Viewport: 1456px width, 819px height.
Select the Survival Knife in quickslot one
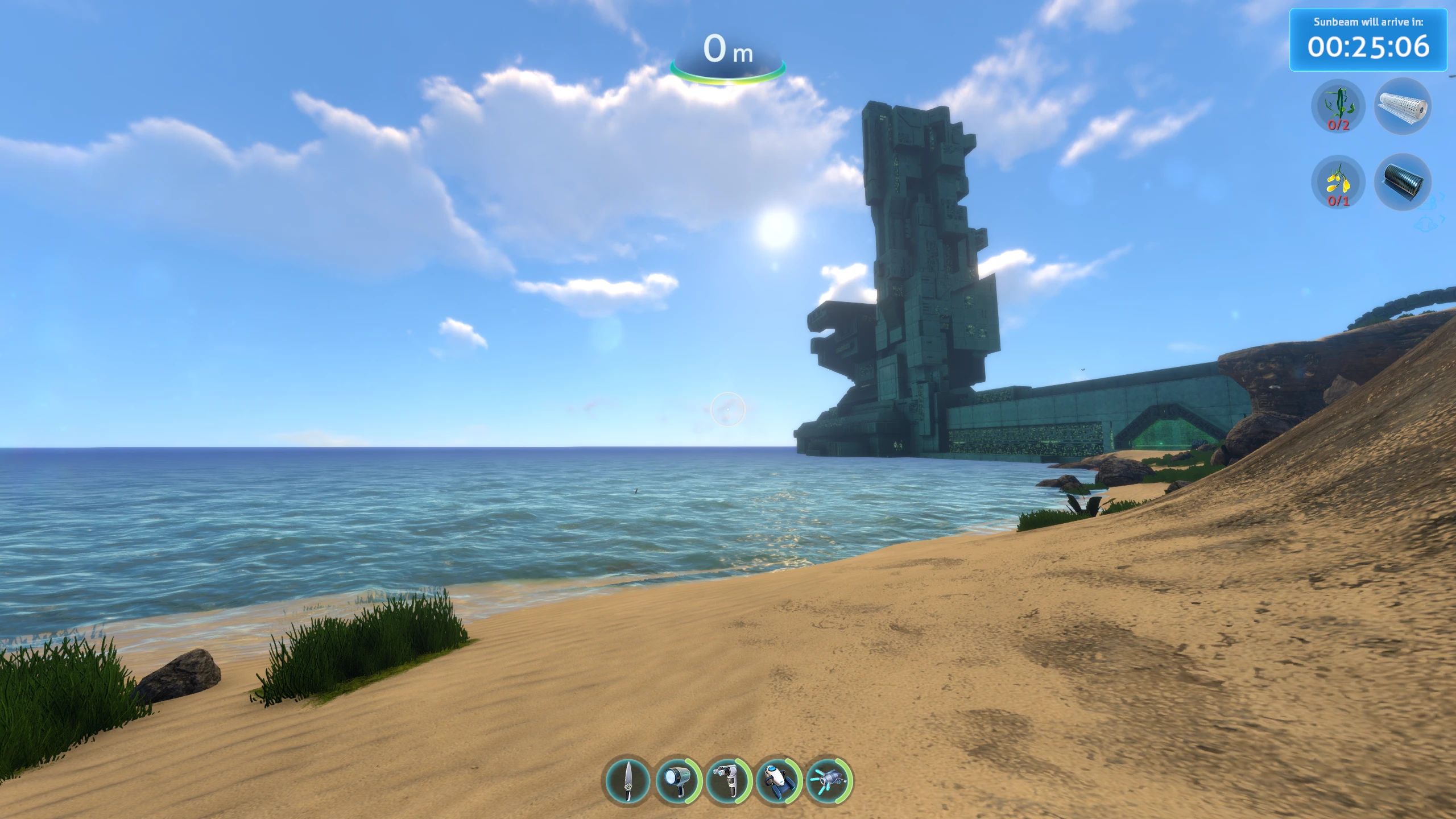point(627,780)
